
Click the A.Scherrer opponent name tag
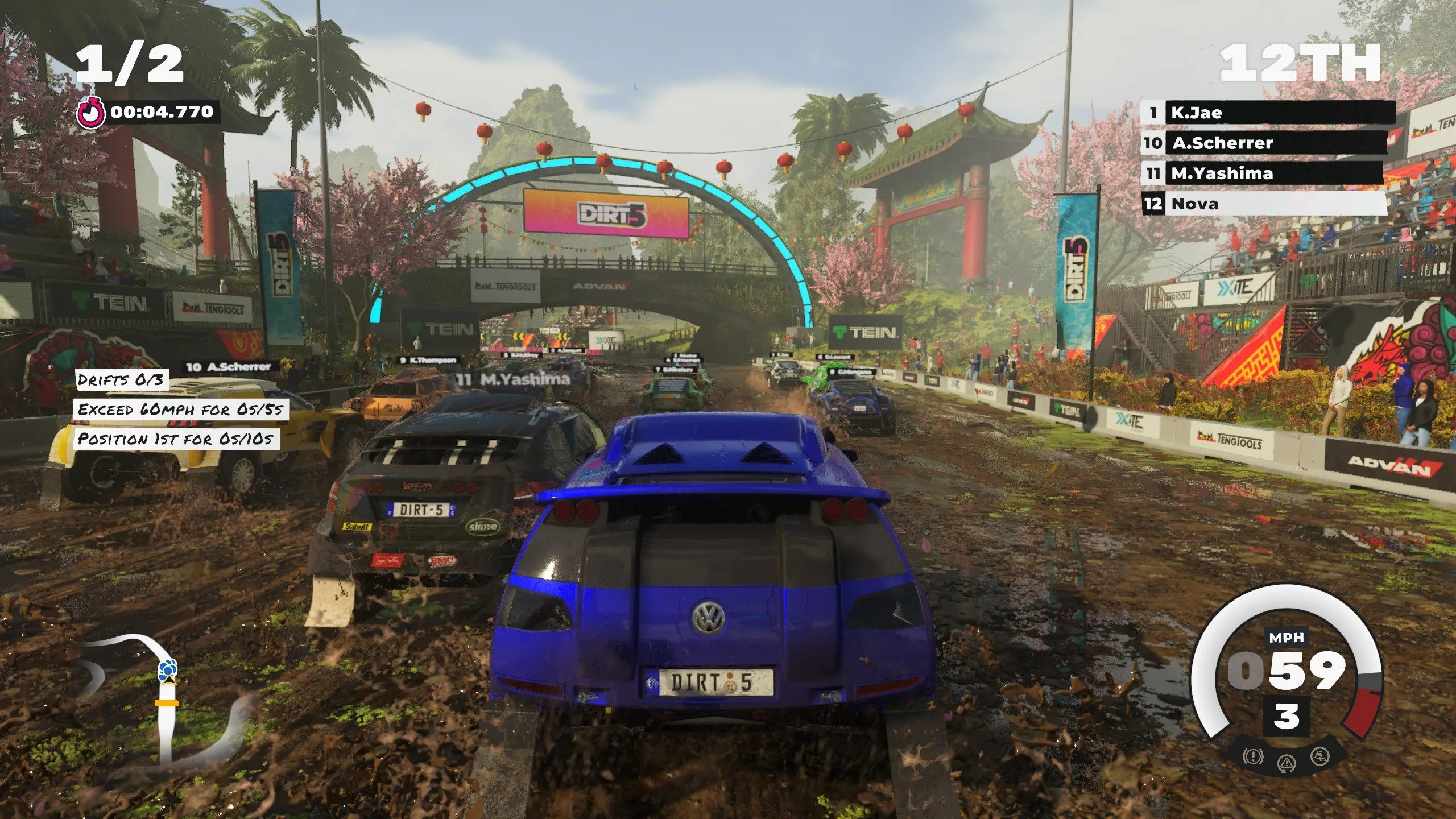[229, 367]
